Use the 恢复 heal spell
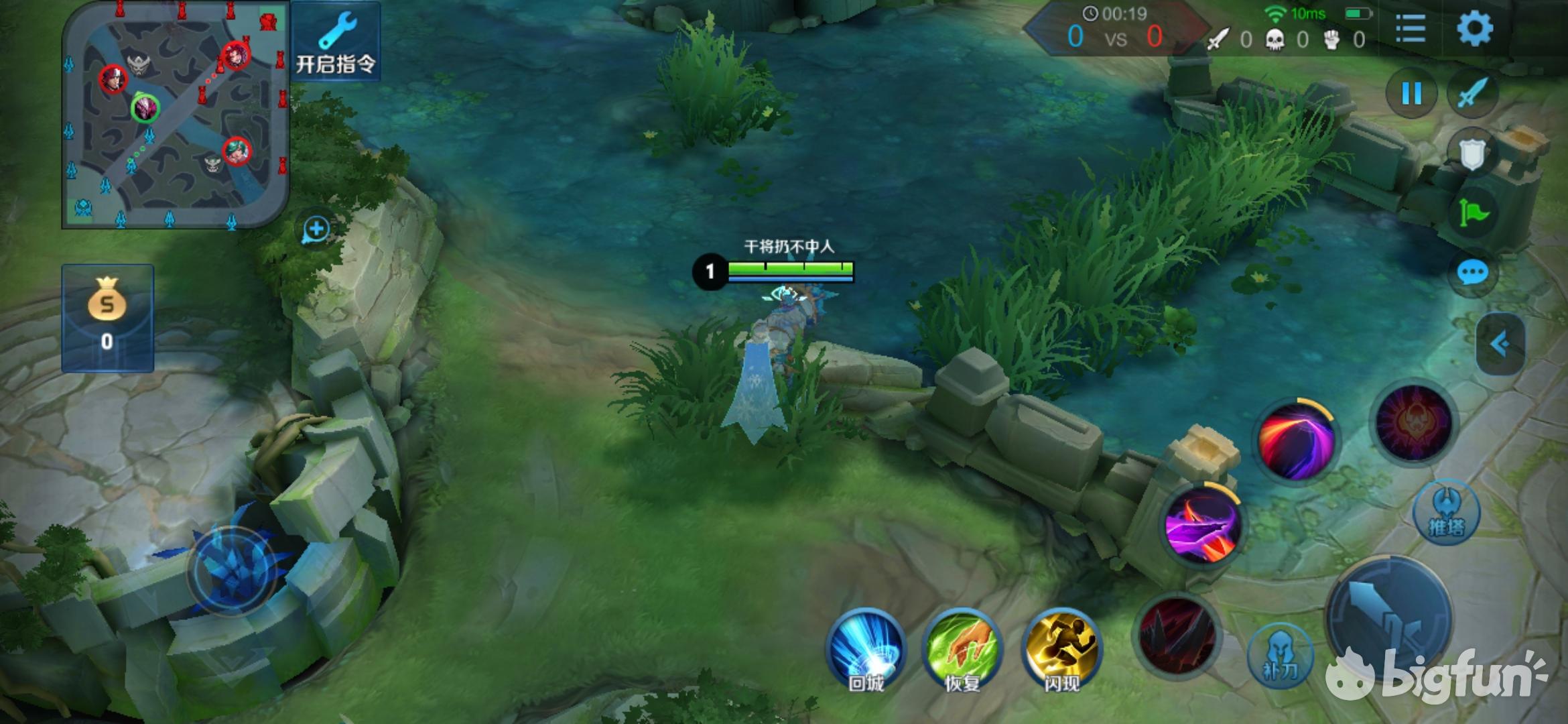This screenshot has height=724, width=1568. 962,648
